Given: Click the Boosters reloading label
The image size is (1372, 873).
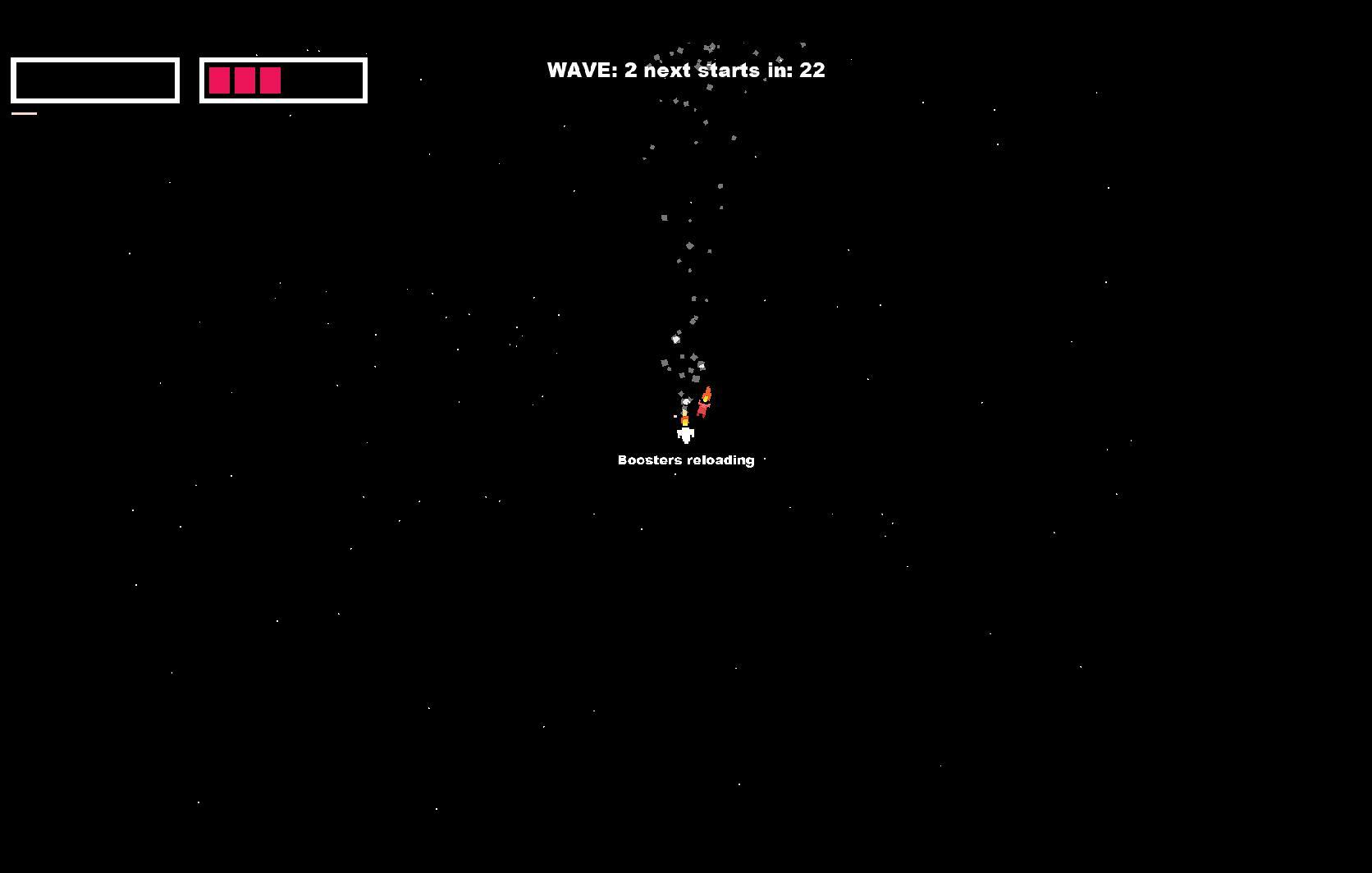Looking at the screenshot, I should [686, 459].
